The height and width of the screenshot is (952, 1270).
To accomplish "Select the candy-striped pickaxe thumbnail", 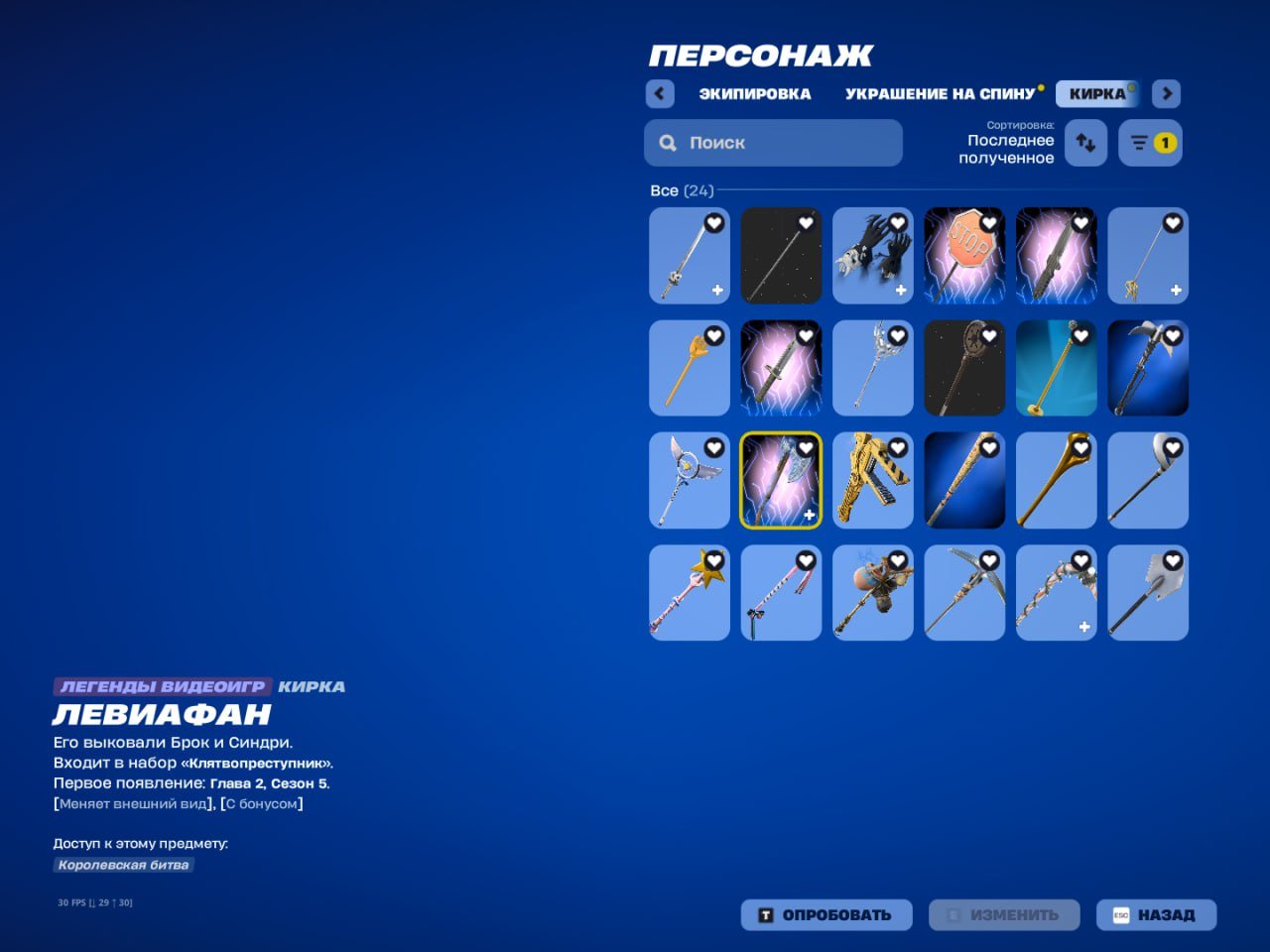I will click(781, 592).
